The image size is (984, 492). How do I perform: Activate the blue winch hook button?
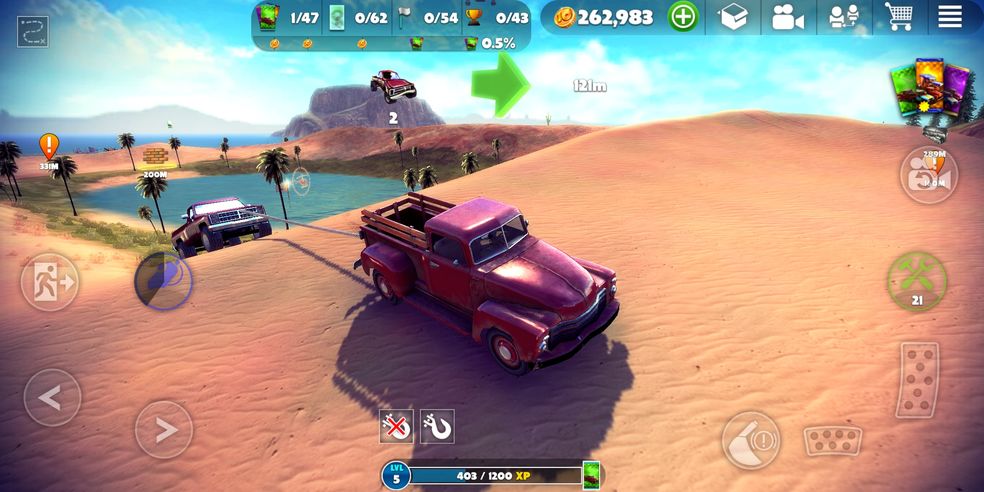[163, 280]
